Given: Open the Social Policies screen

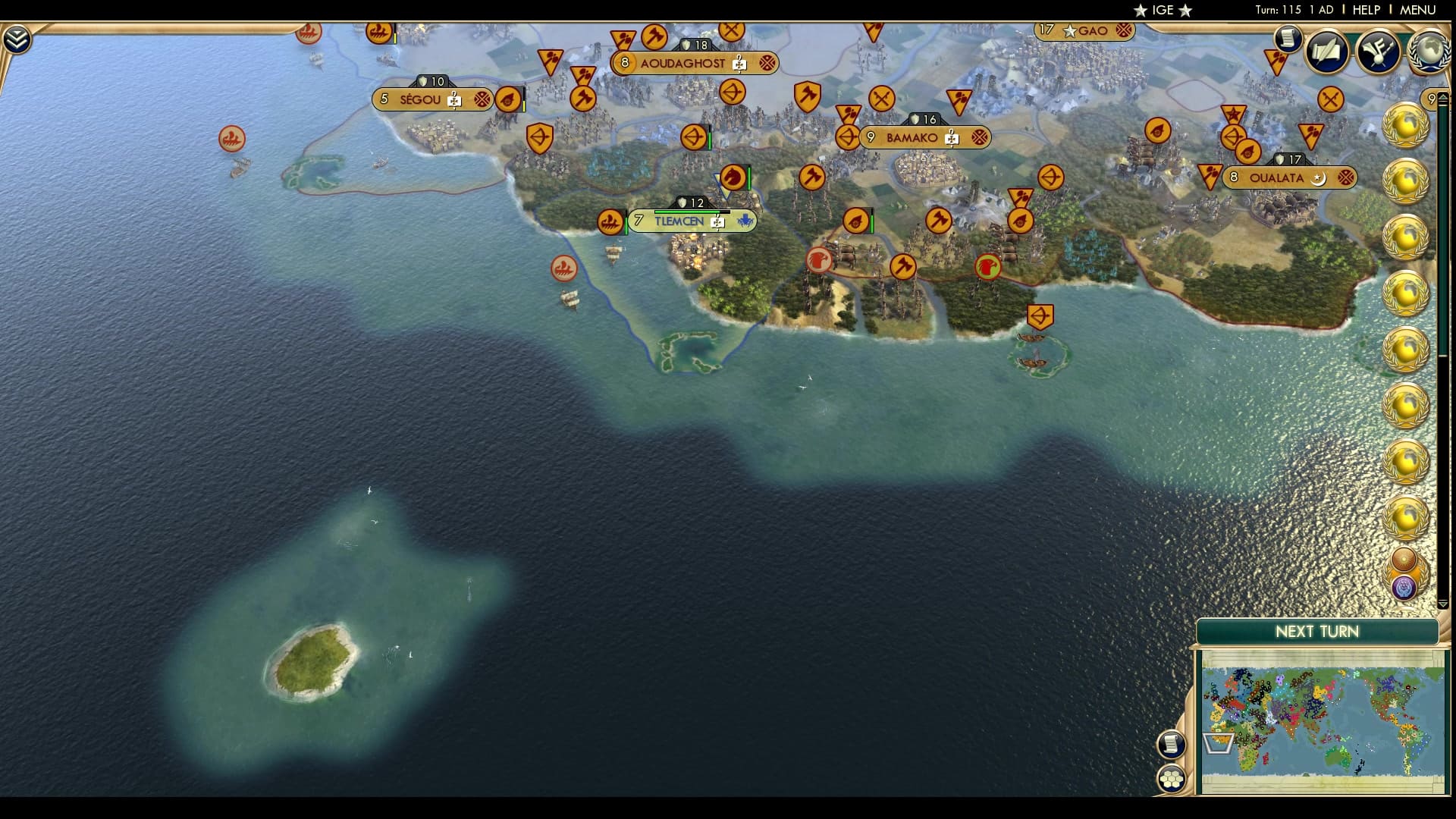Looking at the screenshot, I should [x=1327, y=53].
